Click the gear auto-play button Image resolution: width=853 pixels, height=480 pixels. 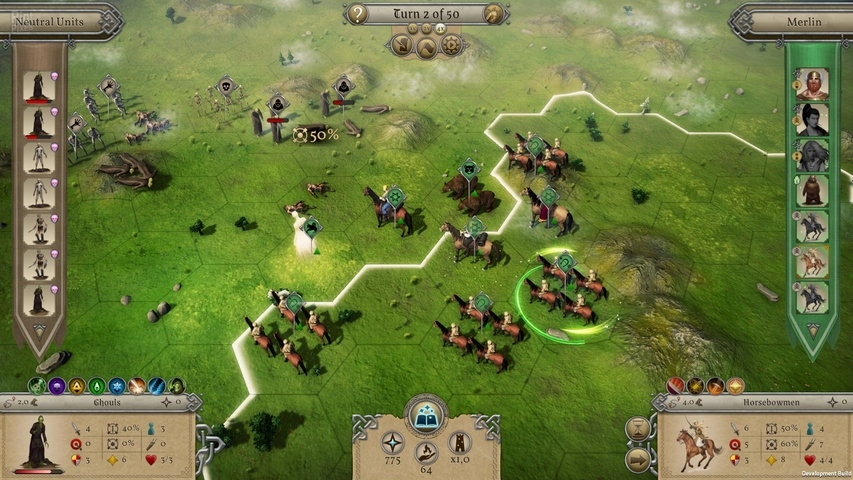pos(451,45)
